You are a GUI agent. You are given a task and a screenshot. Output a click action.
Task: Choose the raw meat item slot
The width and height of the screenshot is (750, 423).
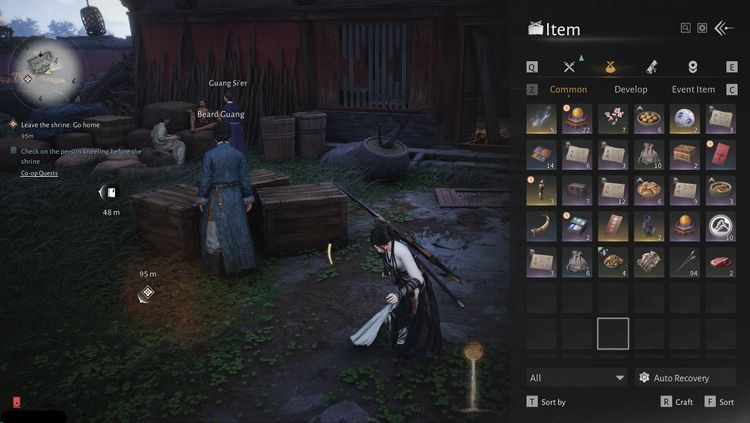(720, 262)
